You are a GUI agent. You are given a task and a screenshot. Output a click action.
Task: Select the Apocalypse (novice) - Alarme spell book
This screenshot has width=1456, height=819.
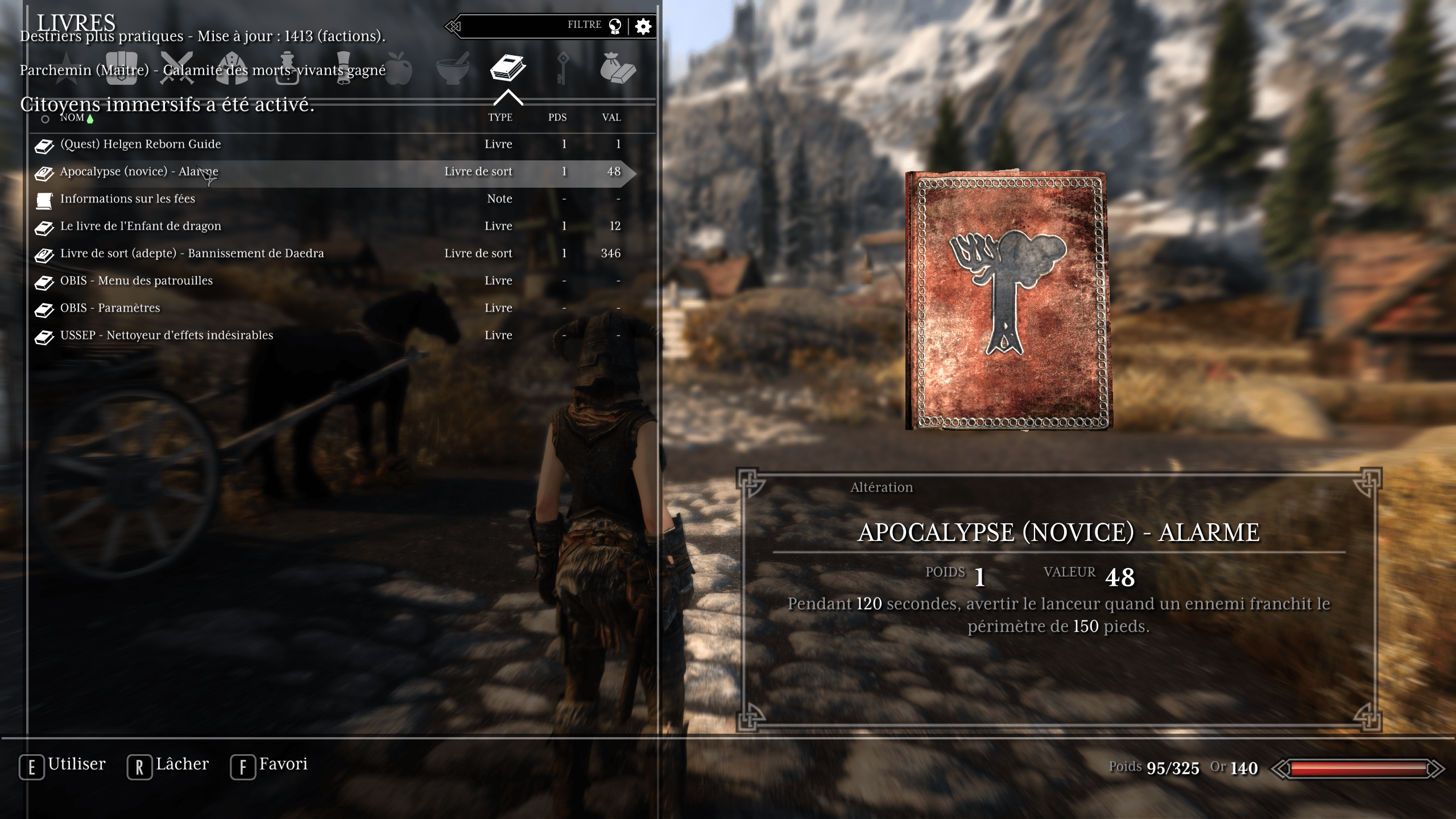pos(139,172)
